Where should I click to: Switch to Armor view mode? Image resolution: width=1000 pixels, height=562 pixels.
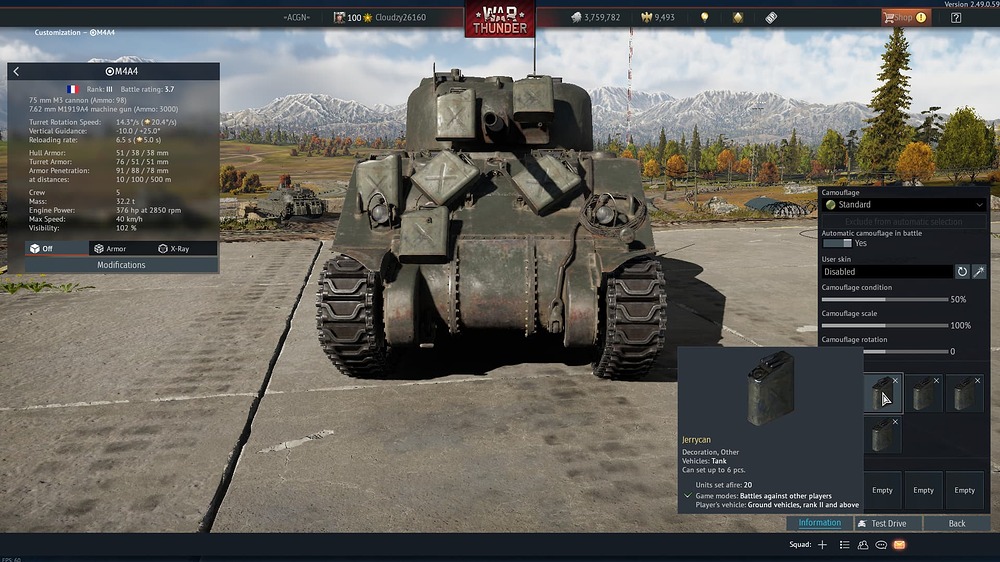[x=110, y=249]
